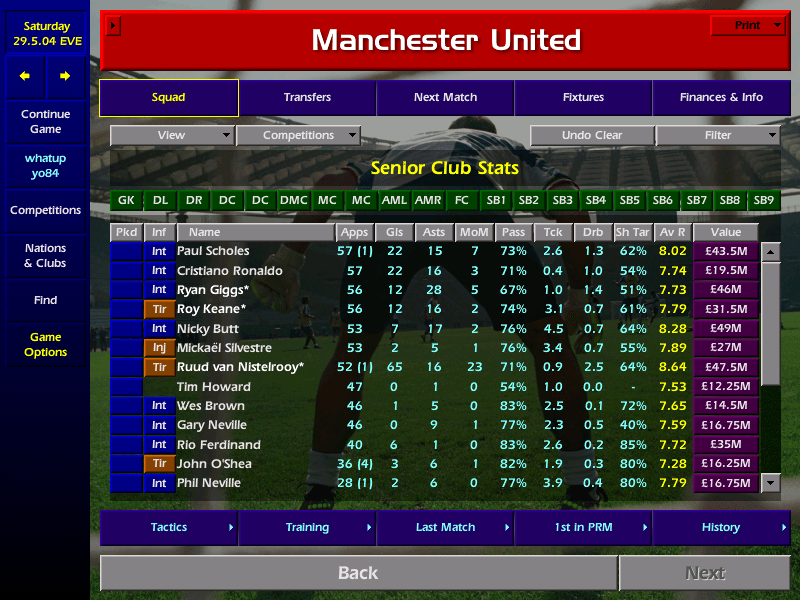
Task: Select Paul Scholes in the squad list
Action: 213,251
